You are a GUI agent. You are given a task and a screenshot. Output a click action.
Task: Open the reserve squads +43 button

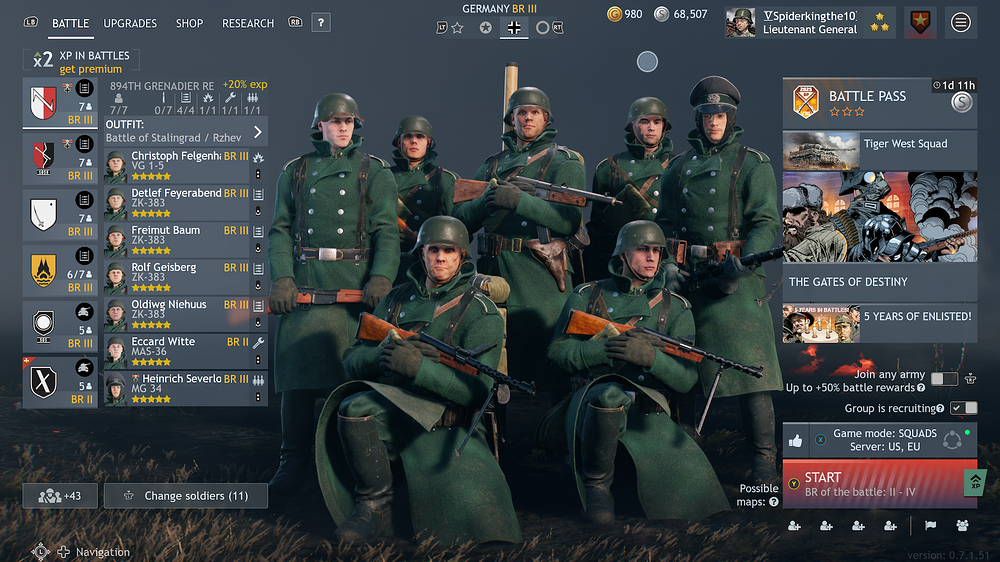coord(59,496)
